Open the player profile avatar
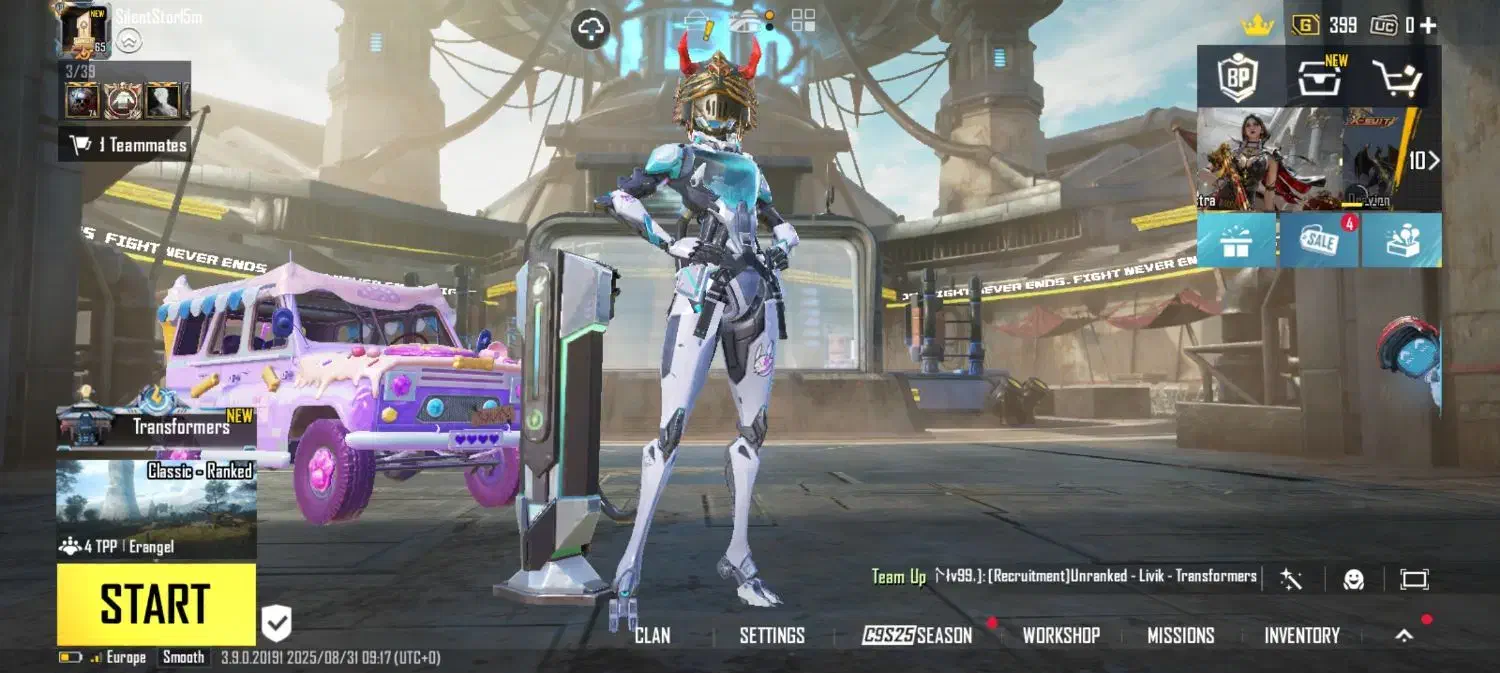1500x673 pixels. 85,30
